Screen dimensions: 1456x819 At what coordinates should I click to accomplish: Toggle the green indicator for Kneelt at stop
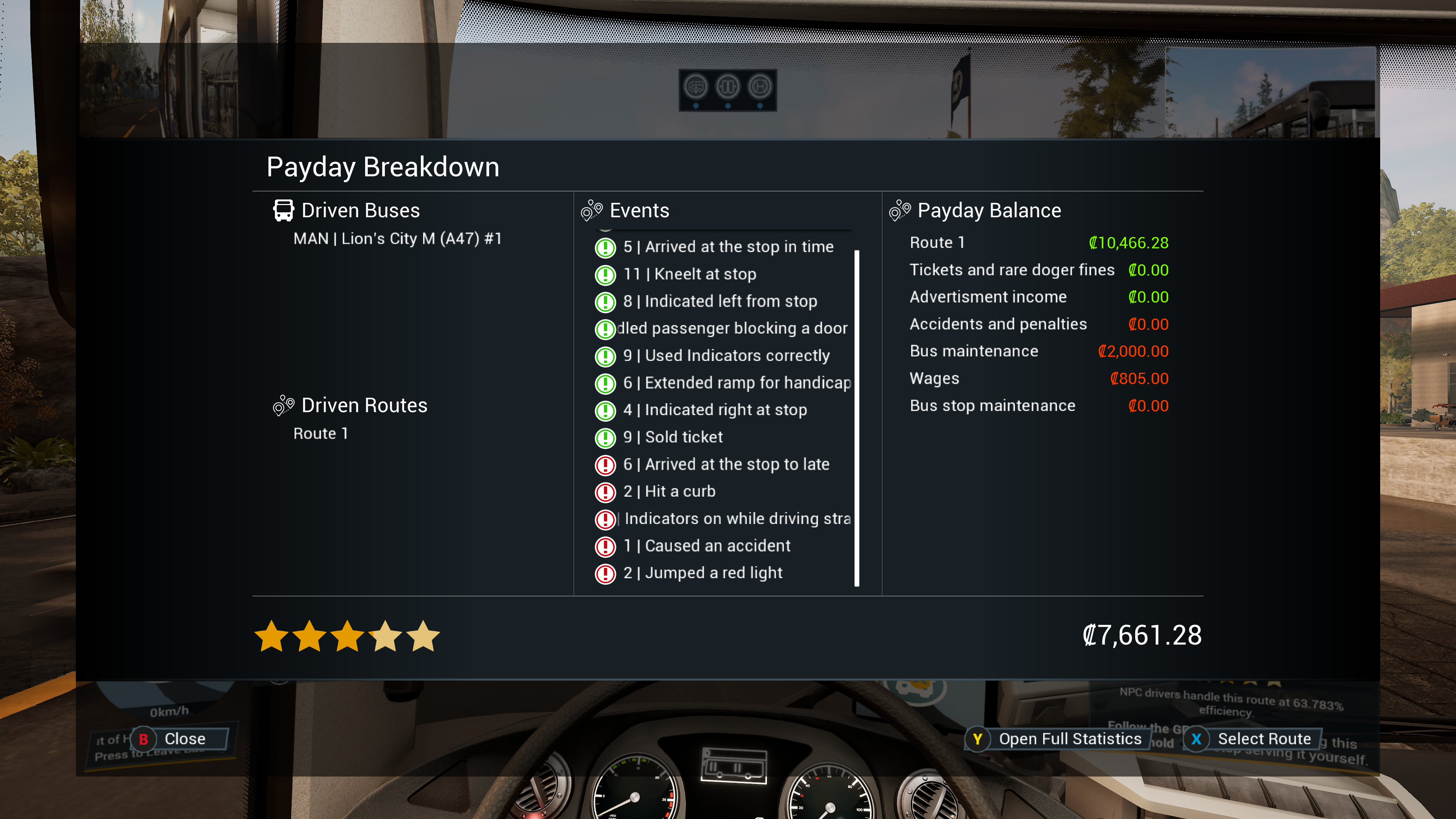(x=605, y=274)
